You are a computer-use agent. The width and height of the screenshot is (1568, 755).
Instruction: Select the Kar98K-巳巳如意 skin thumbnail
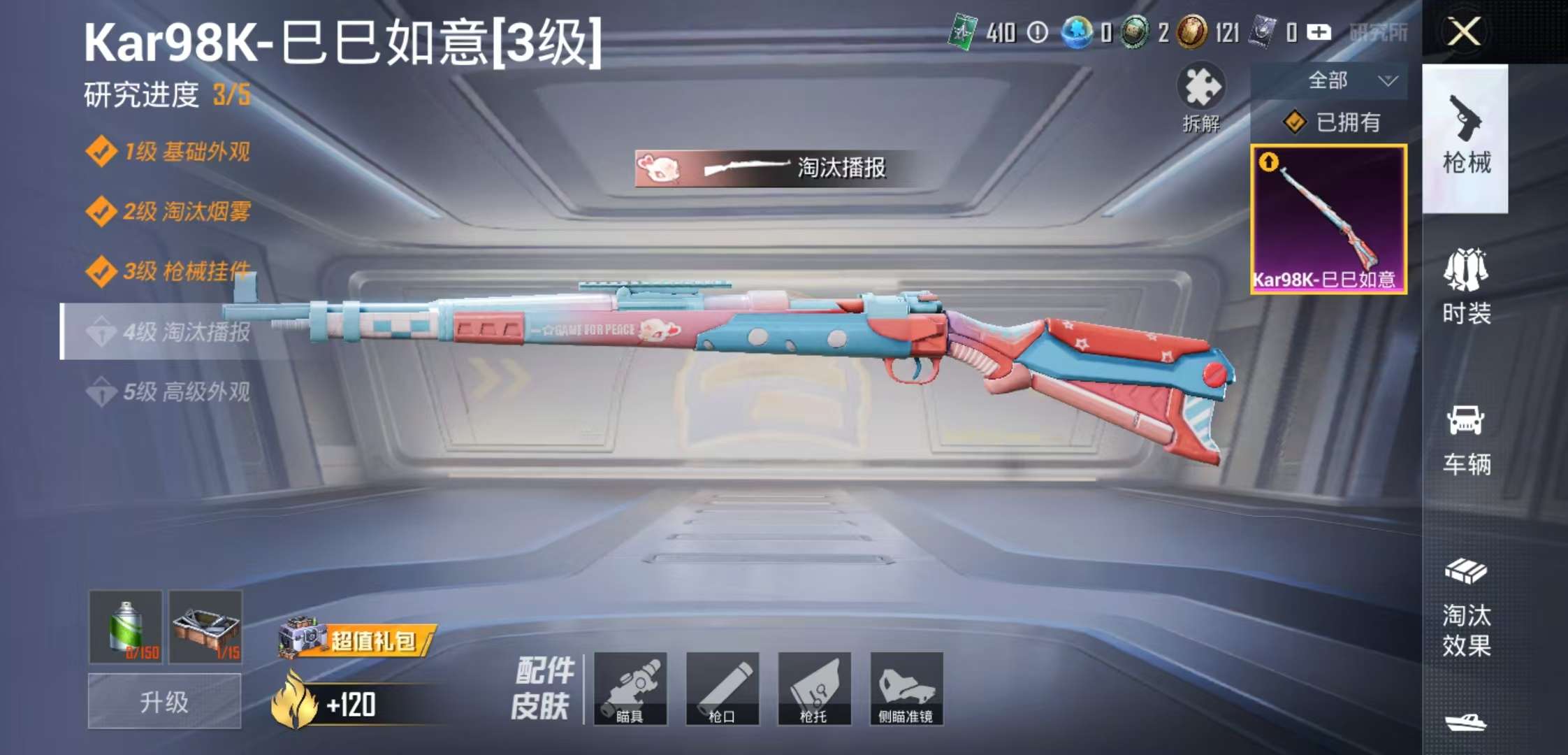coord(1328,217)
